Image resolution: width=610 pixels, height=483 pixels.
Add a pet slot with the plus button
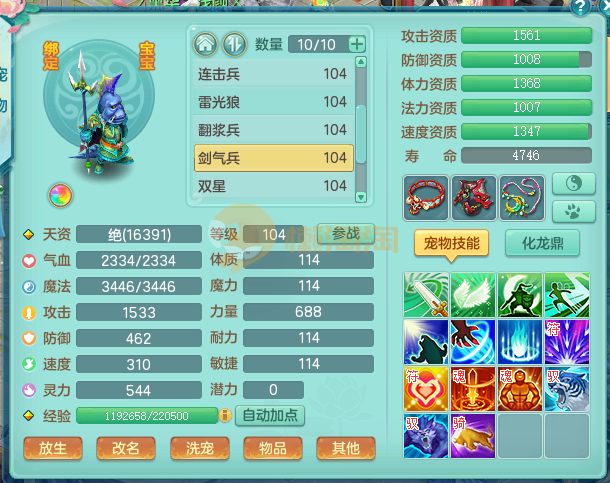pyautogui.click(x=356, y=44)
